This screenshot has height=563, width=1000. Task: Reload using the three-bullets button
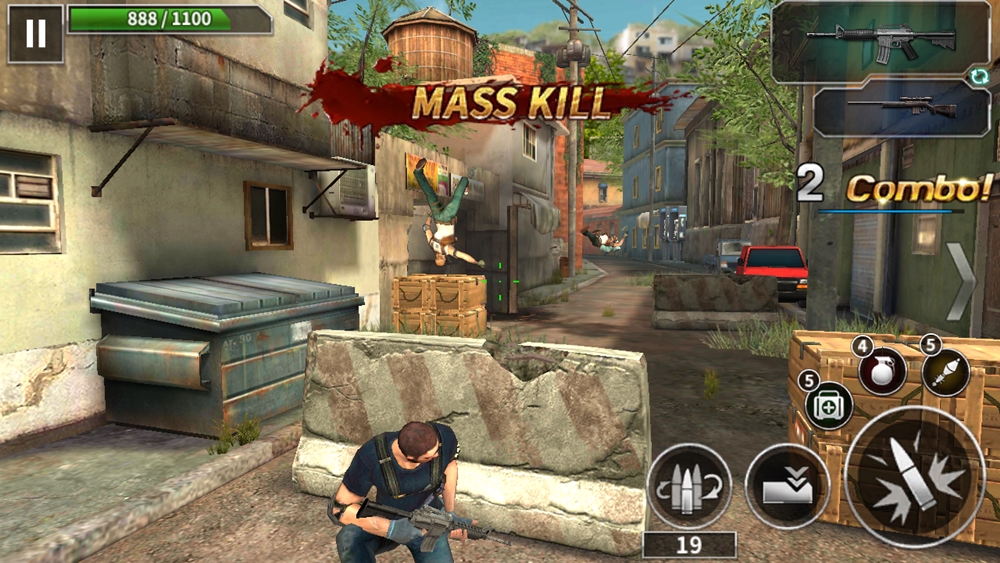click(689, 486)
